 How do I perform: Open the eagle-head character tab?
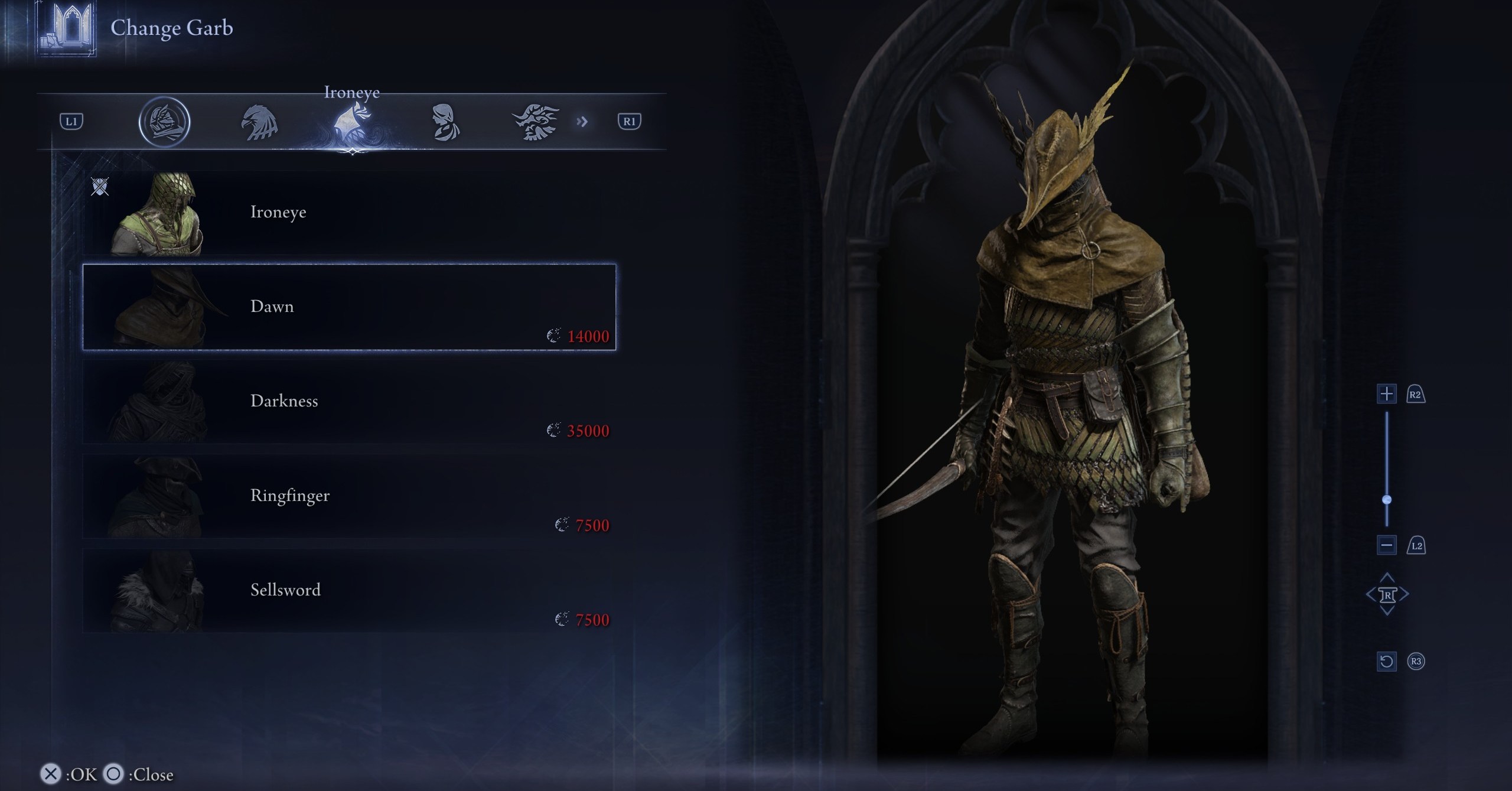pos(259,123)
